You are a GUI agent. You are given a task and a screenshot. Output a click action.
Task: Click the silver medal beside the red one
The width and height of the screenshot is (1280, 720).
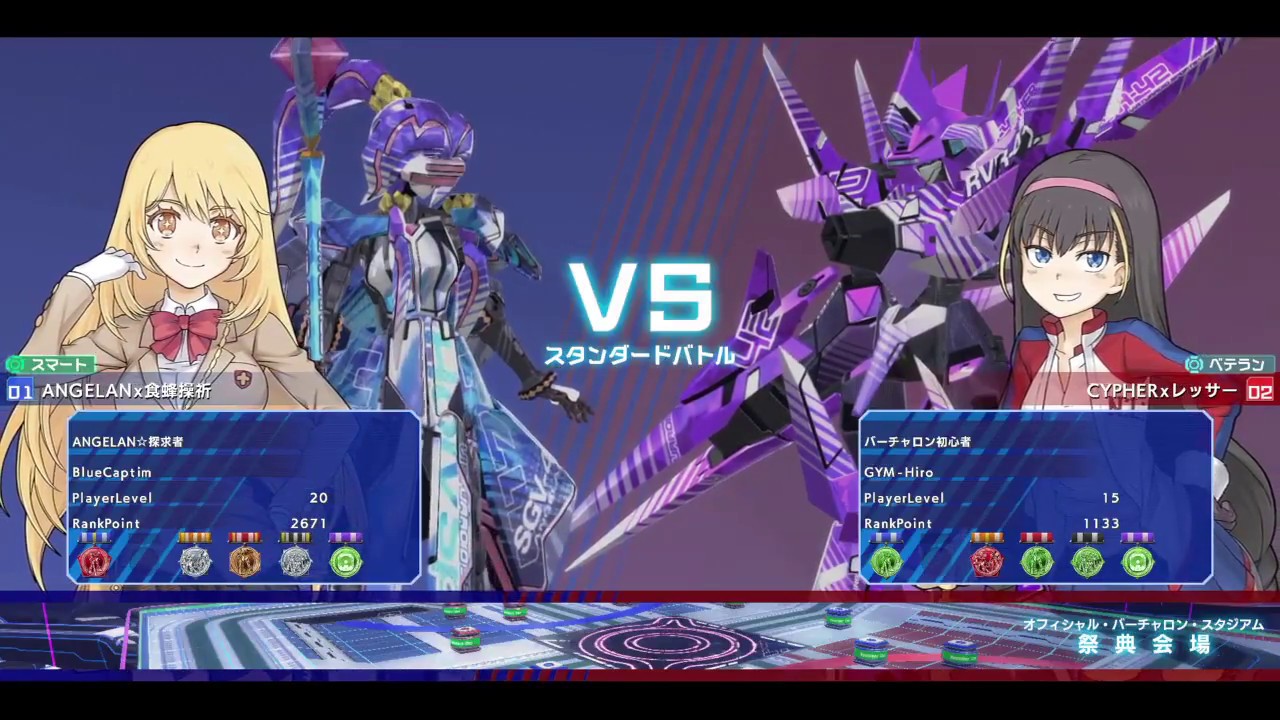(x=195, y=561)
